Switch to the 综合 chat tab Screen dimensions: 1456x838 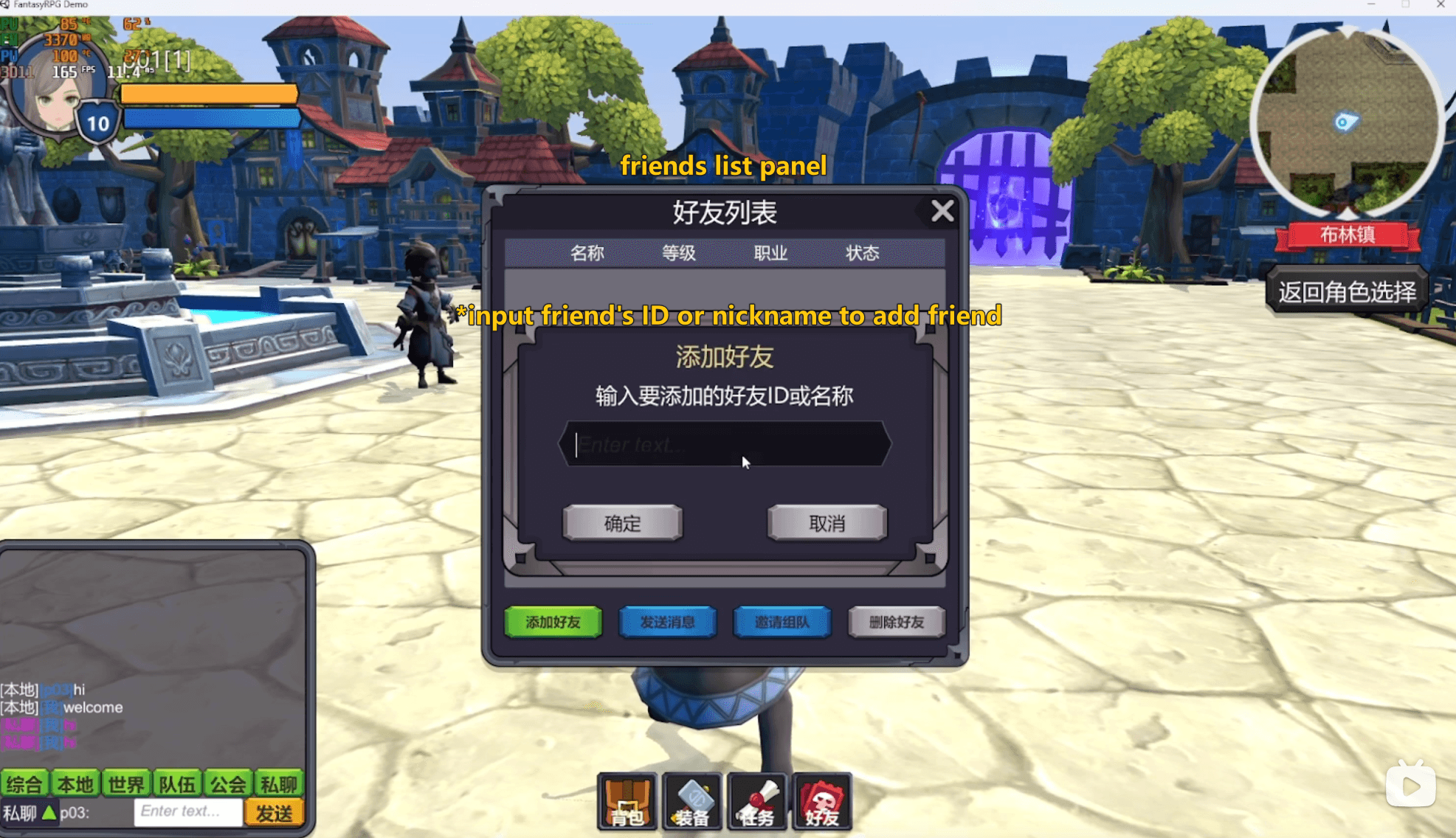[x=25, y=783]
